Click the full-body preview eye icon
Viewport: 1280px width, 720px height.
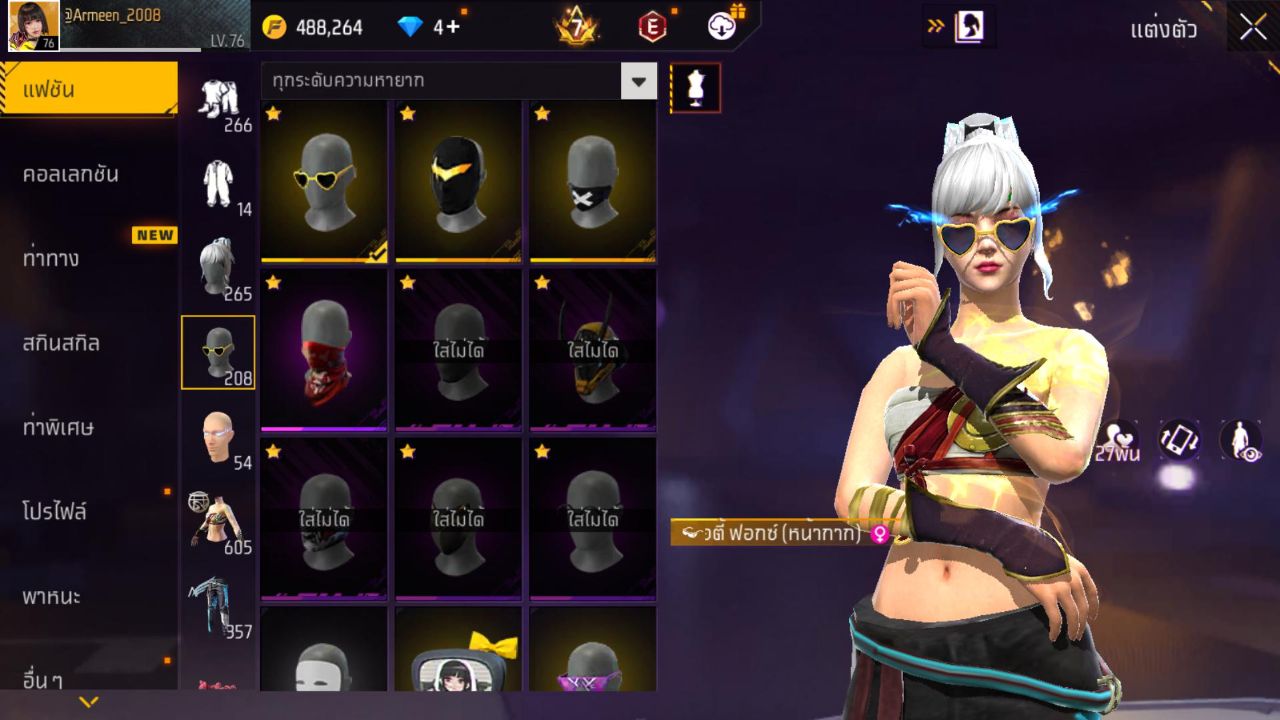(x=1240, y=440)
